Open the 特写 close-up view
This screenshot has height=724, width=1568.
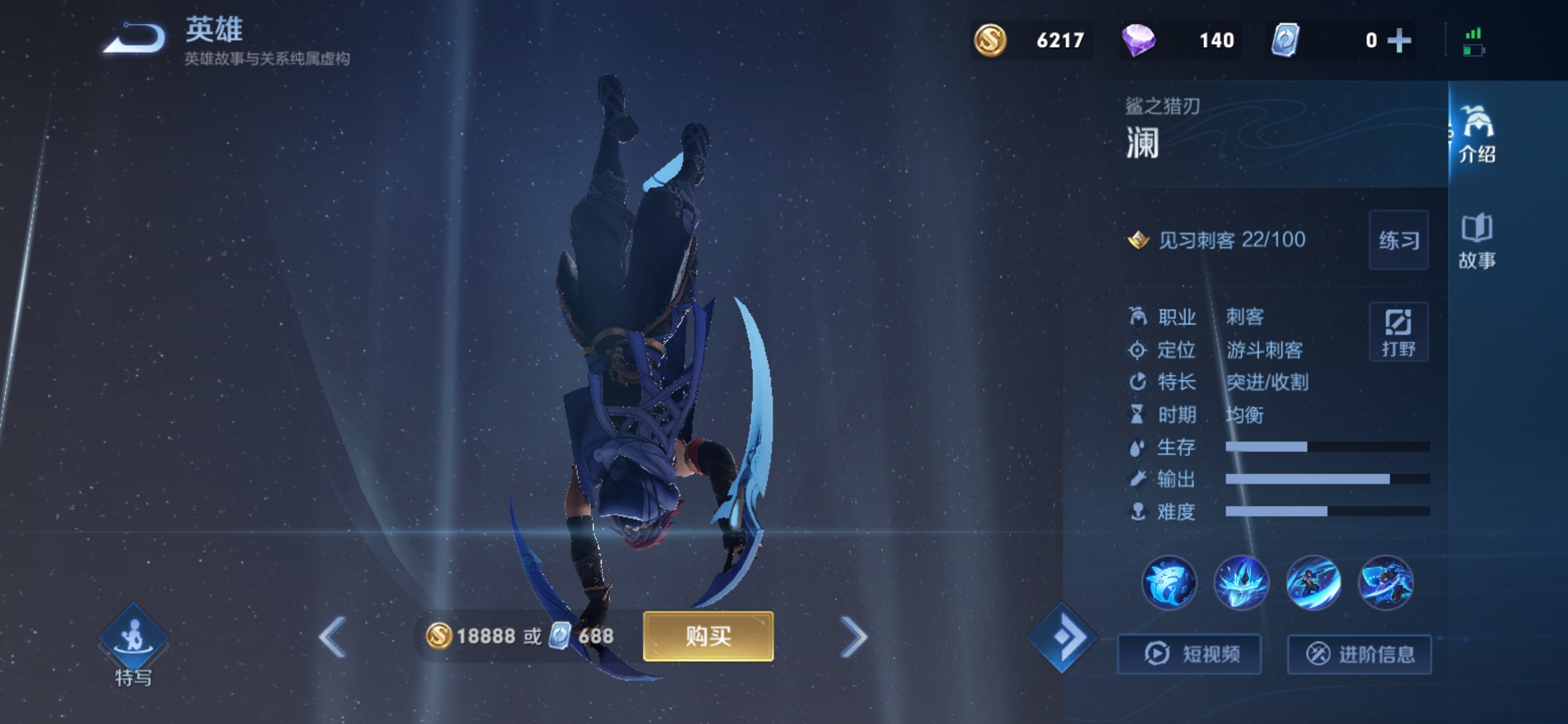[x=133, y=644]
